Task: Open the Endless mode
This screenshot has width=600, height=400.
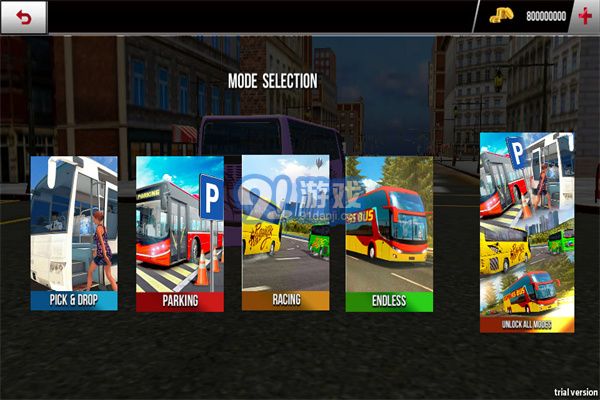Action: (x=389, y=232)
